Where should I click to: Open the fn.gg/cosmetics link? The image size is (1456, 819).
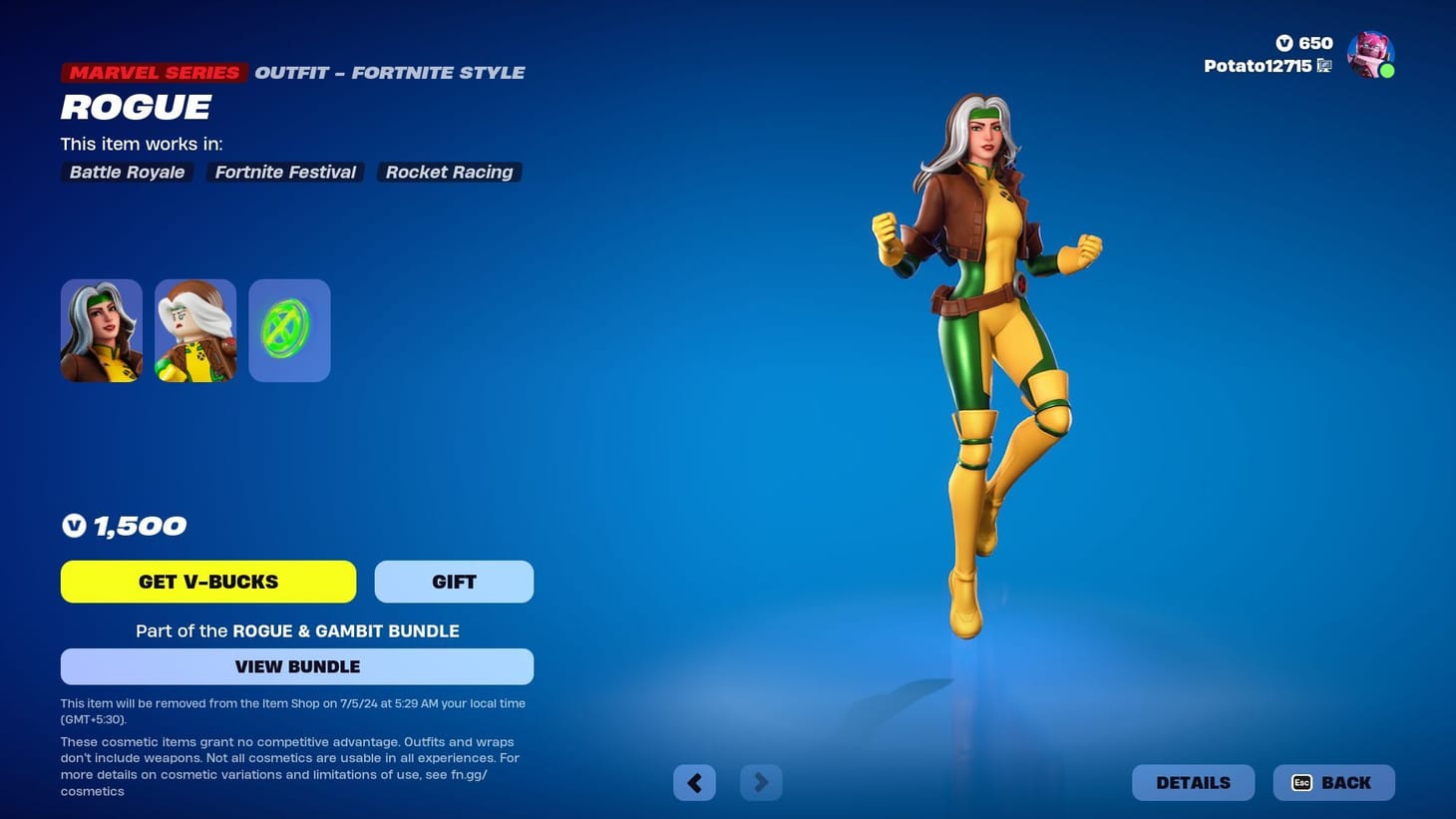[x=469, y=774]
